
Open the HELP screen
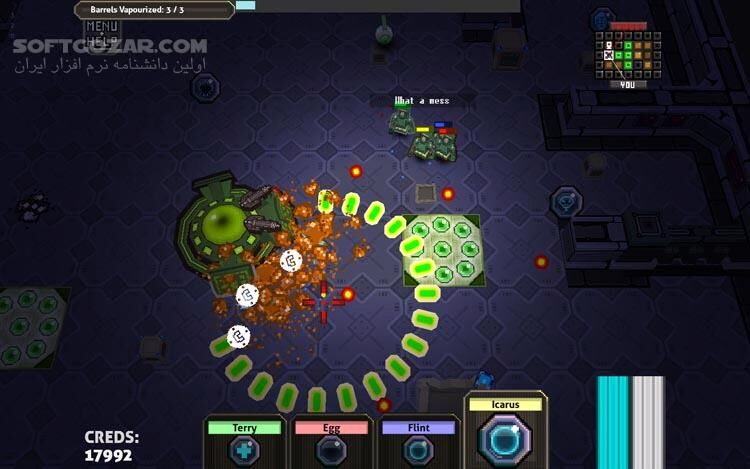point(102,40)
